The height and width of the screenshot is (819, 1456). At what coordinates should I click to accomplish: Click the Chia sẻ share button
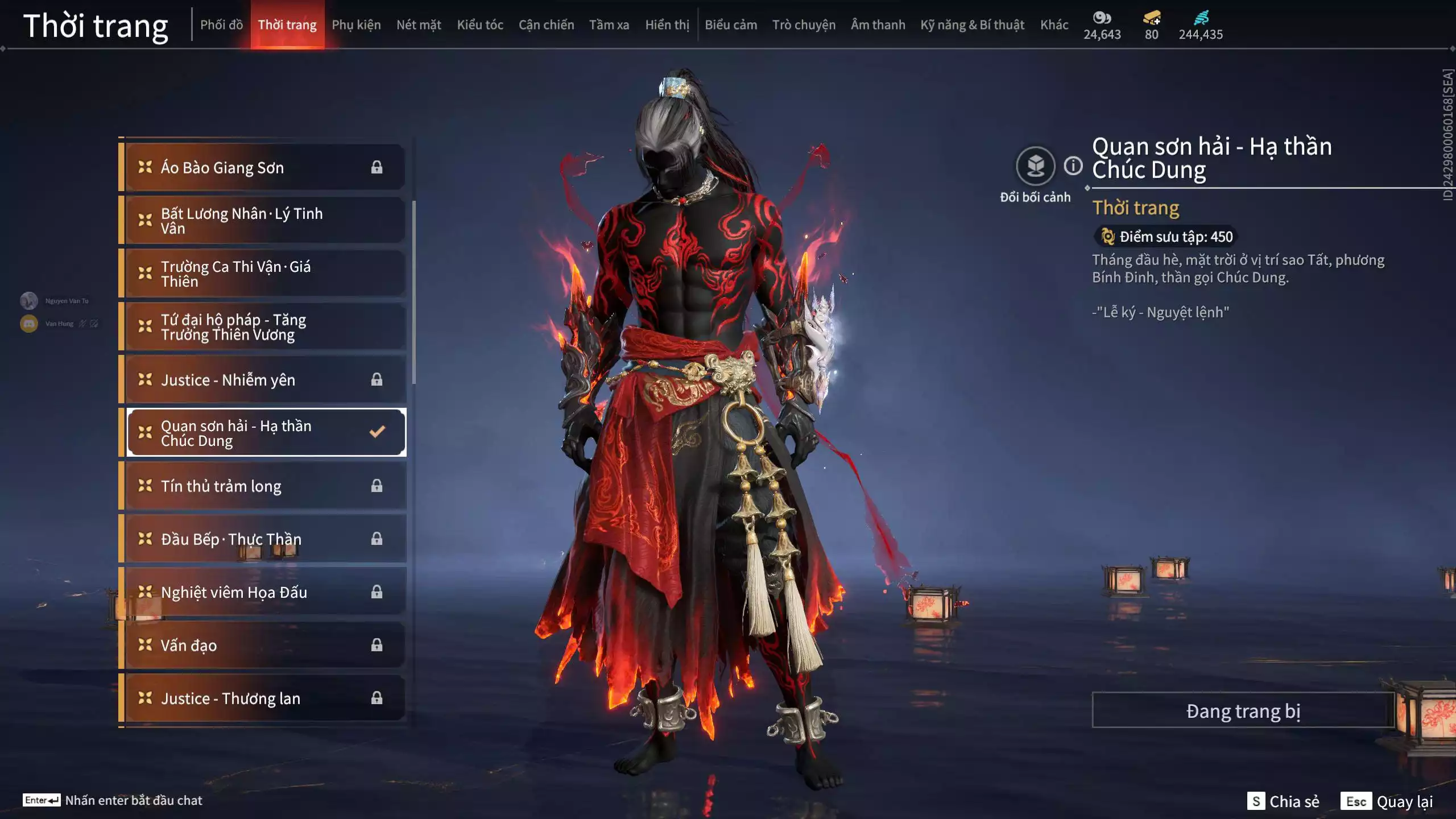tap(1284, 801)
